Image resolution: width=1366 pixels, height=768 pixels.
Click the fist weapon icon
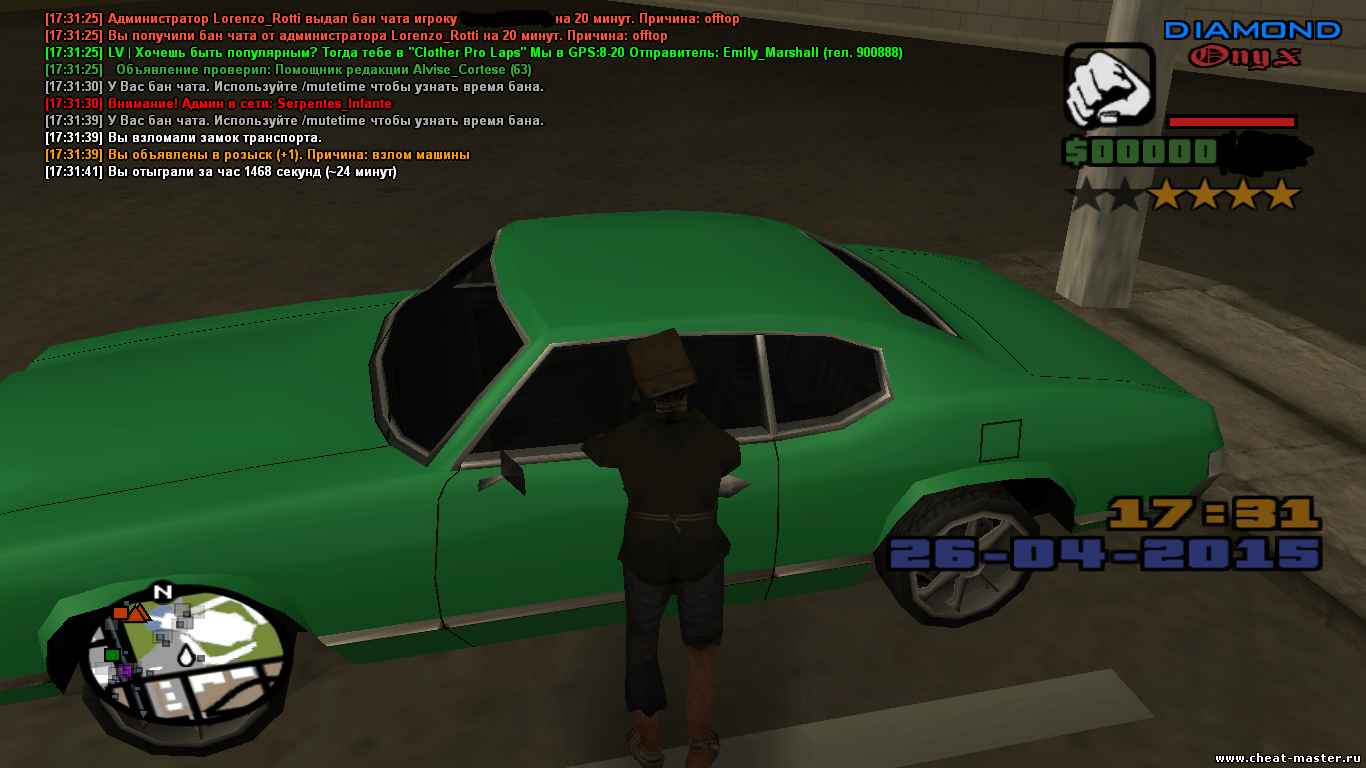1109,86
